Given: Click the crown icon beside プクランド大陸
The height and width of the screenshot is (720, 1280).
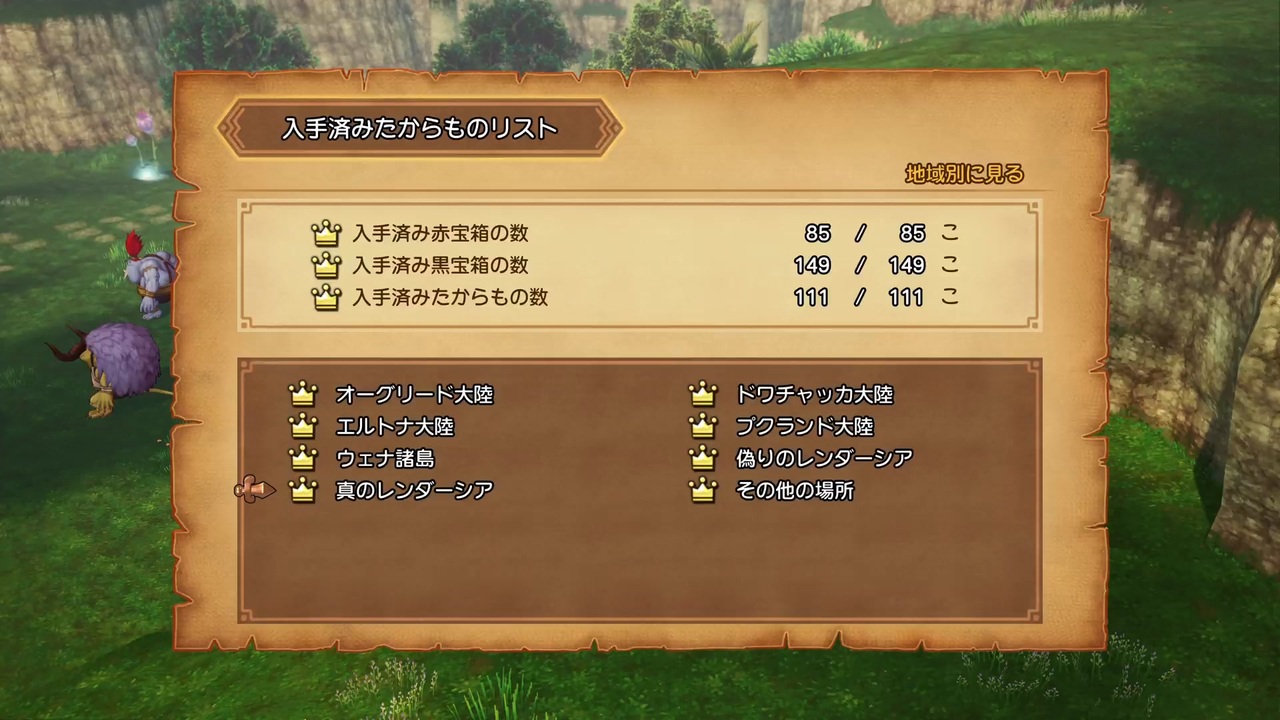Looking at the screenshot, I should tap(702, 426).
